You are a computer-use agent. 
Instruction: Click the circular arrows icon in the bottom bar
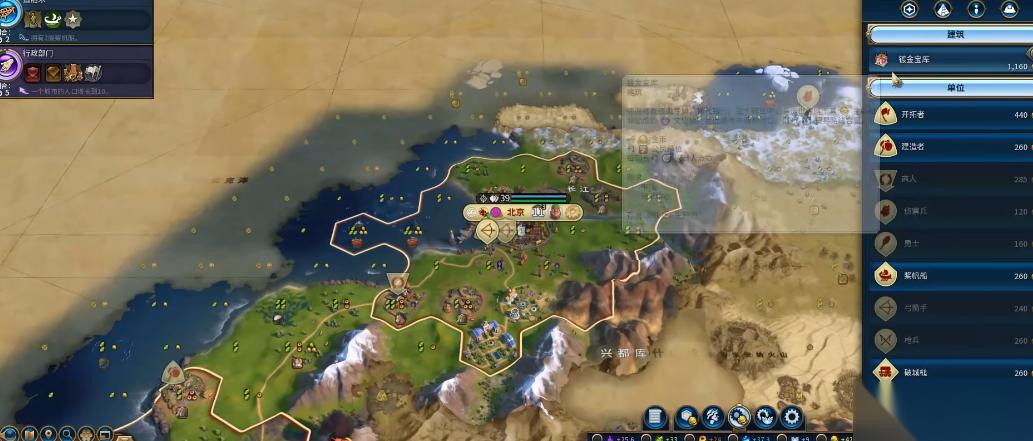pos(766,418)
